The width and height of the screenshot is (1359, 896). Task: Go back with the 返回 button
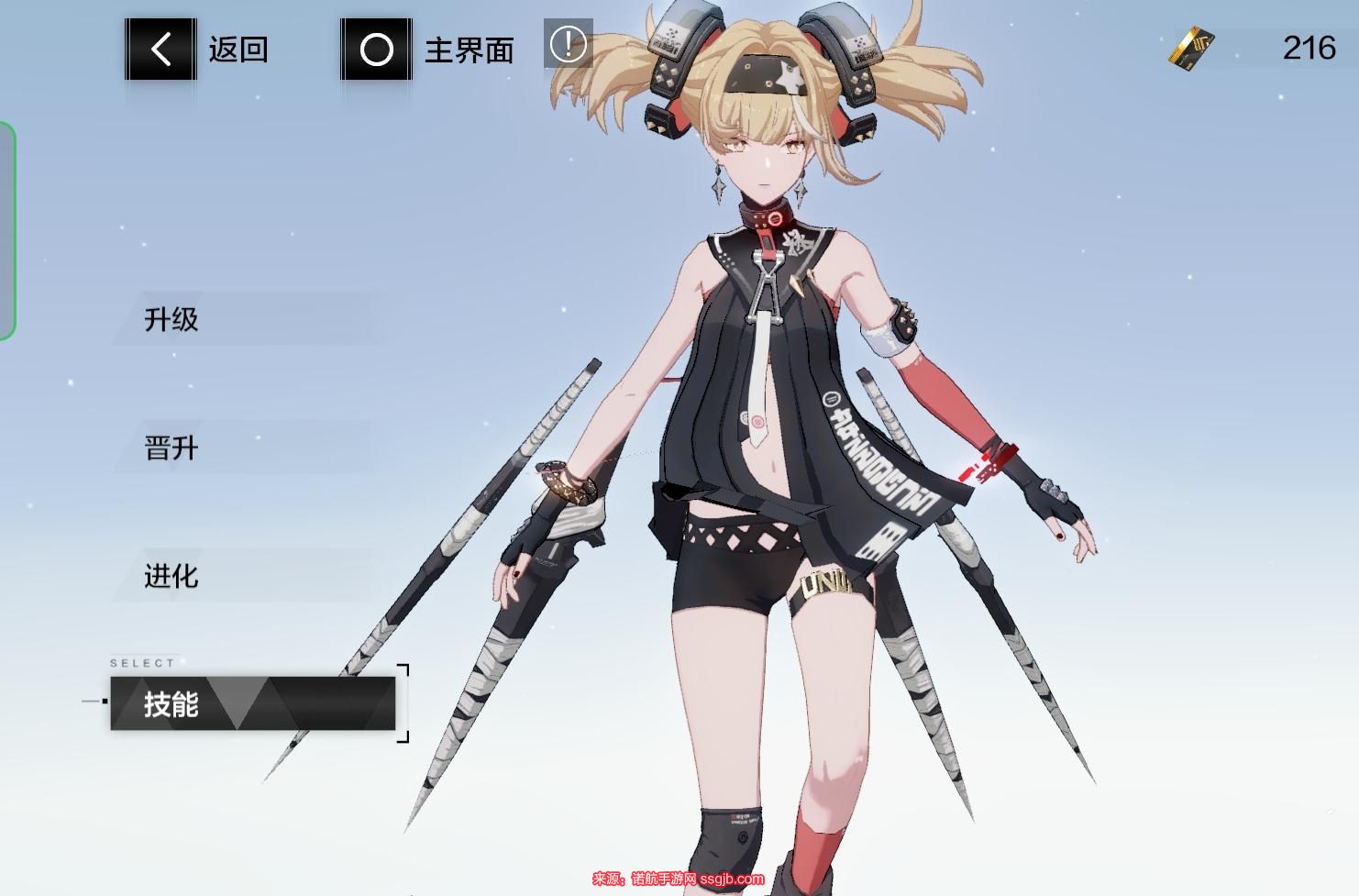click(x=161, y=49)
